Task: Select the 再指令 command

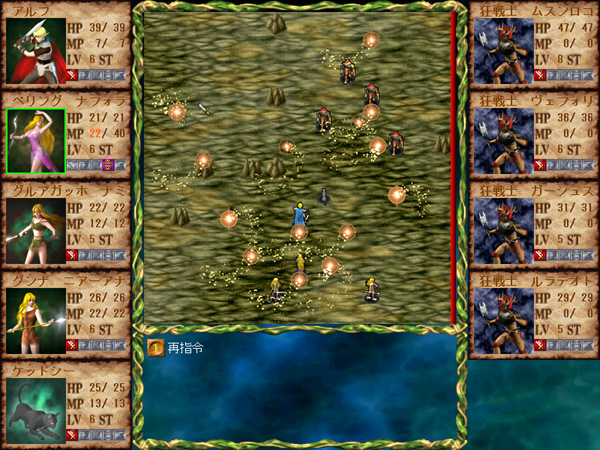Action: tap(180, 348)
